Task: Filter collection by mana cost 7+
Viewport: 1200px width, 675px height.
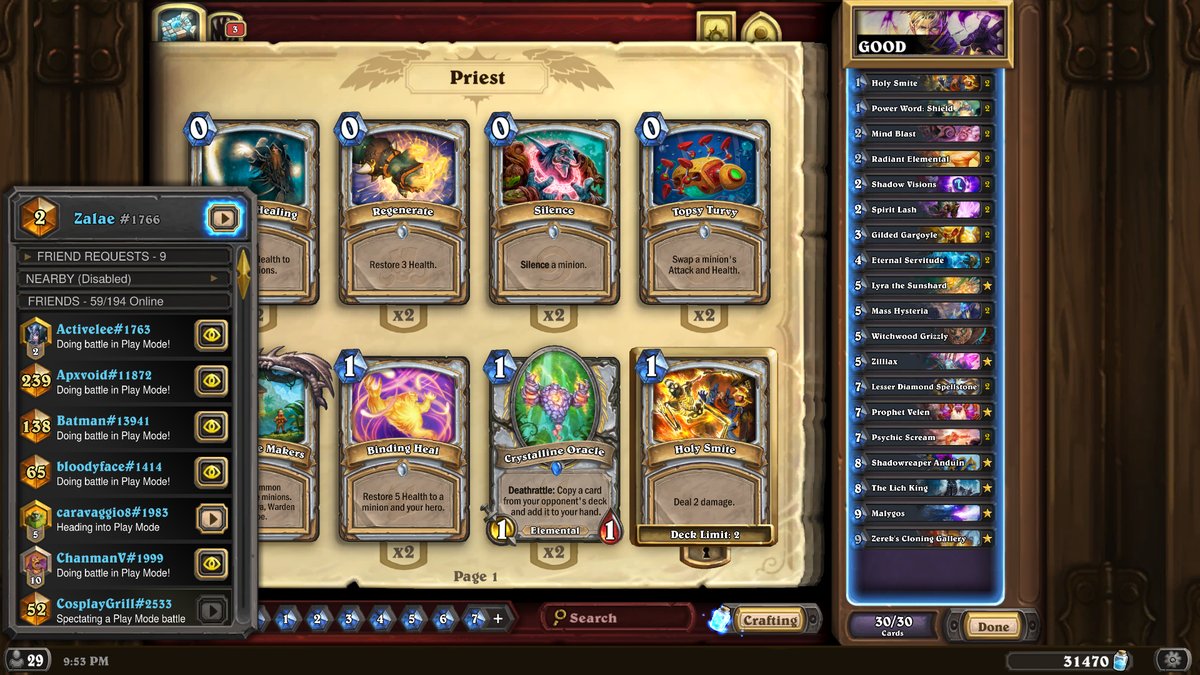Action: 477,619
